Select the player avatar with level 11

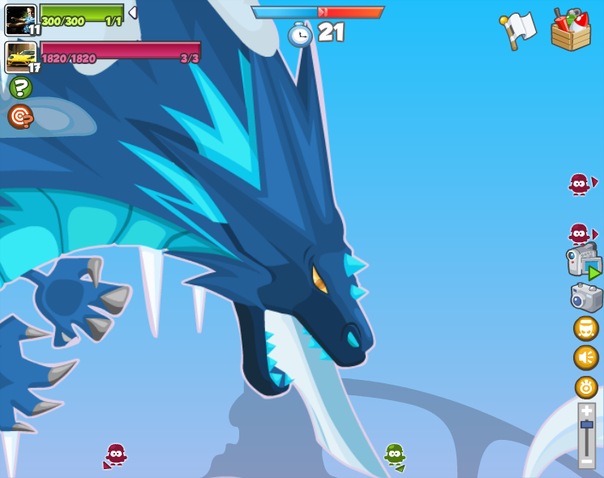(x=20, y=20)
